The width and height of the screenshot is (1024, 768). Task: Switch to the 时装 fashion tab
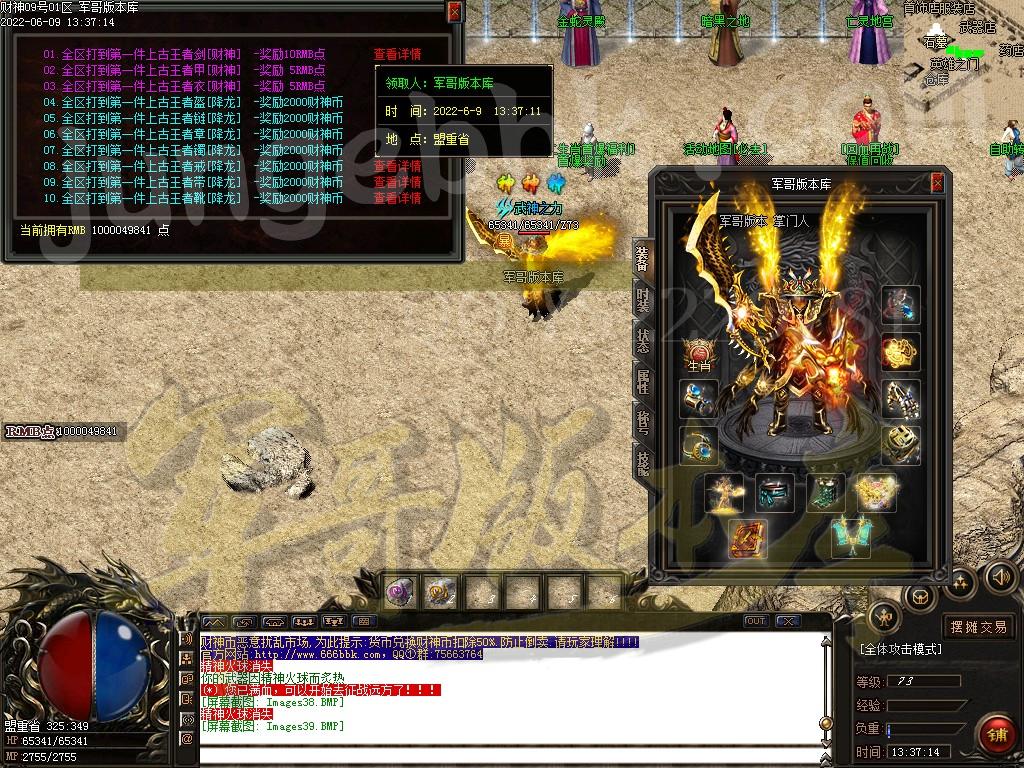[x=641, y=302]
